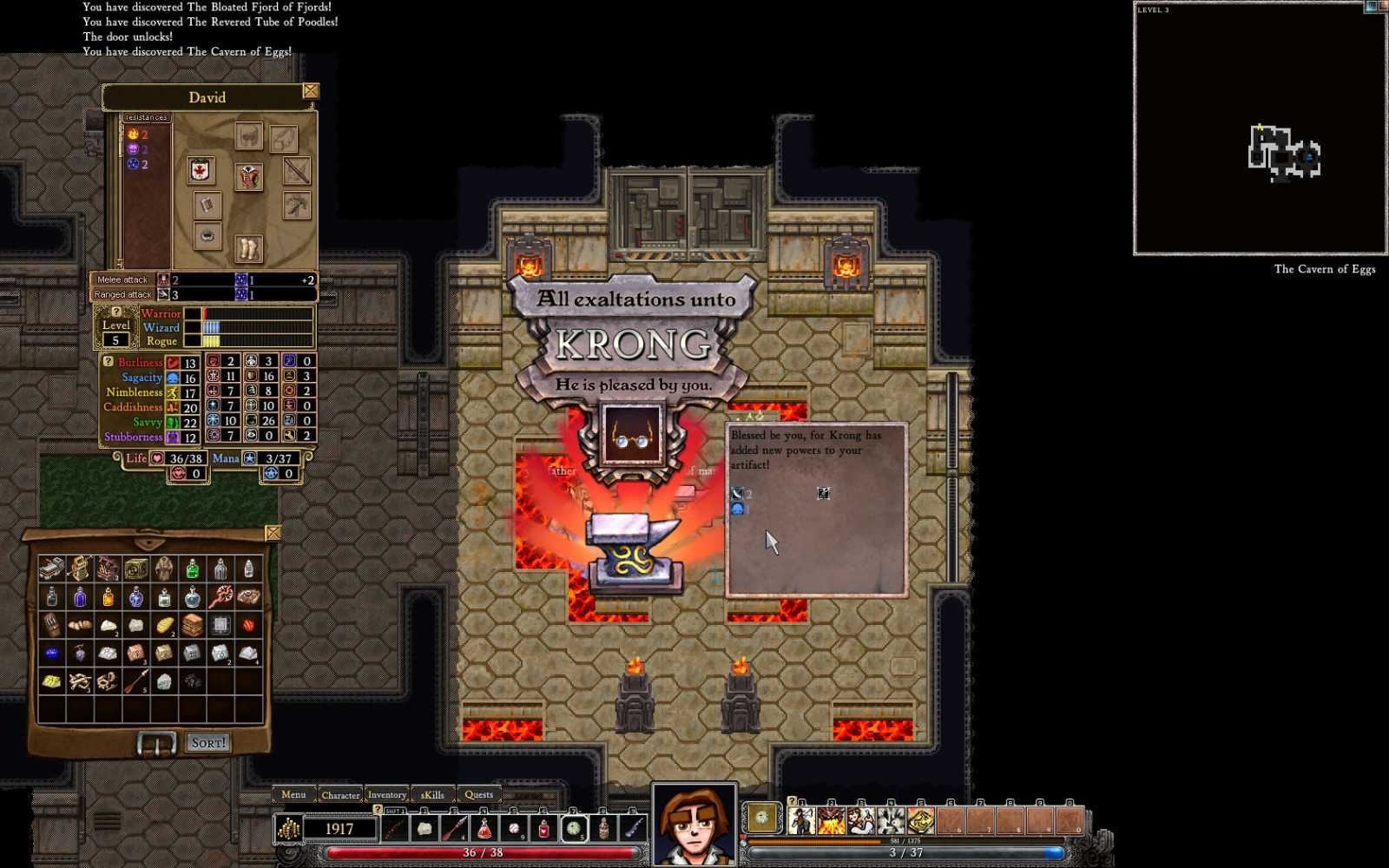Image resolution: width=1389 pixels, height=868 pixels.
Task: Select the fireball skill on the hotbar
Action: pos(831,819)
